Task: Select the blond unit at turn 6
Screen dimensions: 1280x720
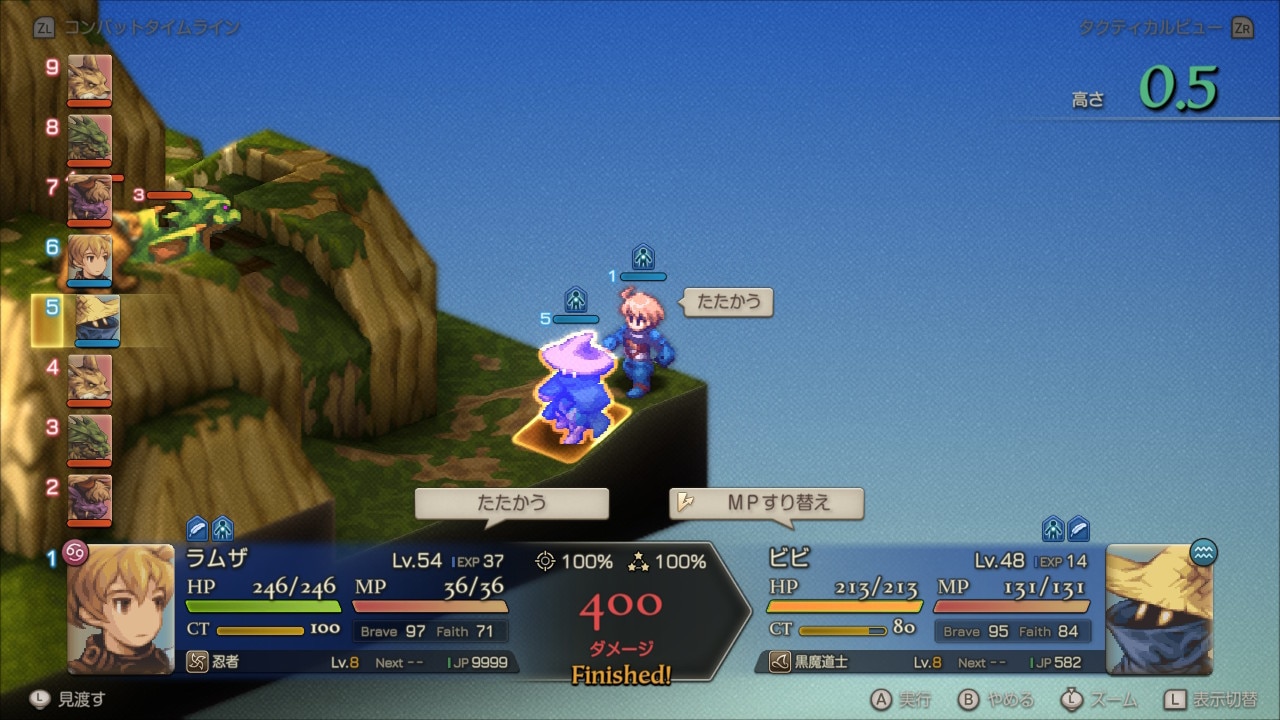Action: coord(90,258)
